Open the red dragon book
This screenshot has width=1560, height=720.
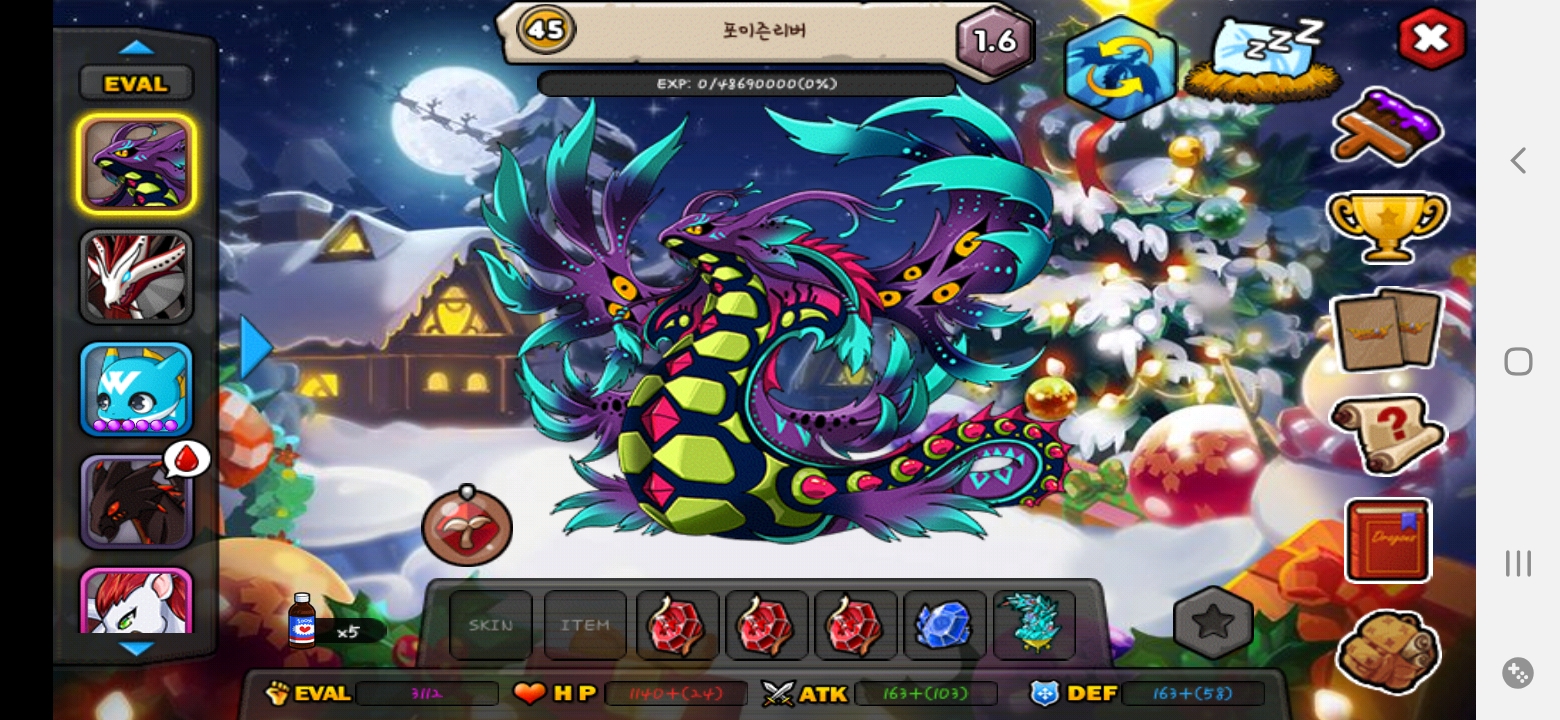1388,540
